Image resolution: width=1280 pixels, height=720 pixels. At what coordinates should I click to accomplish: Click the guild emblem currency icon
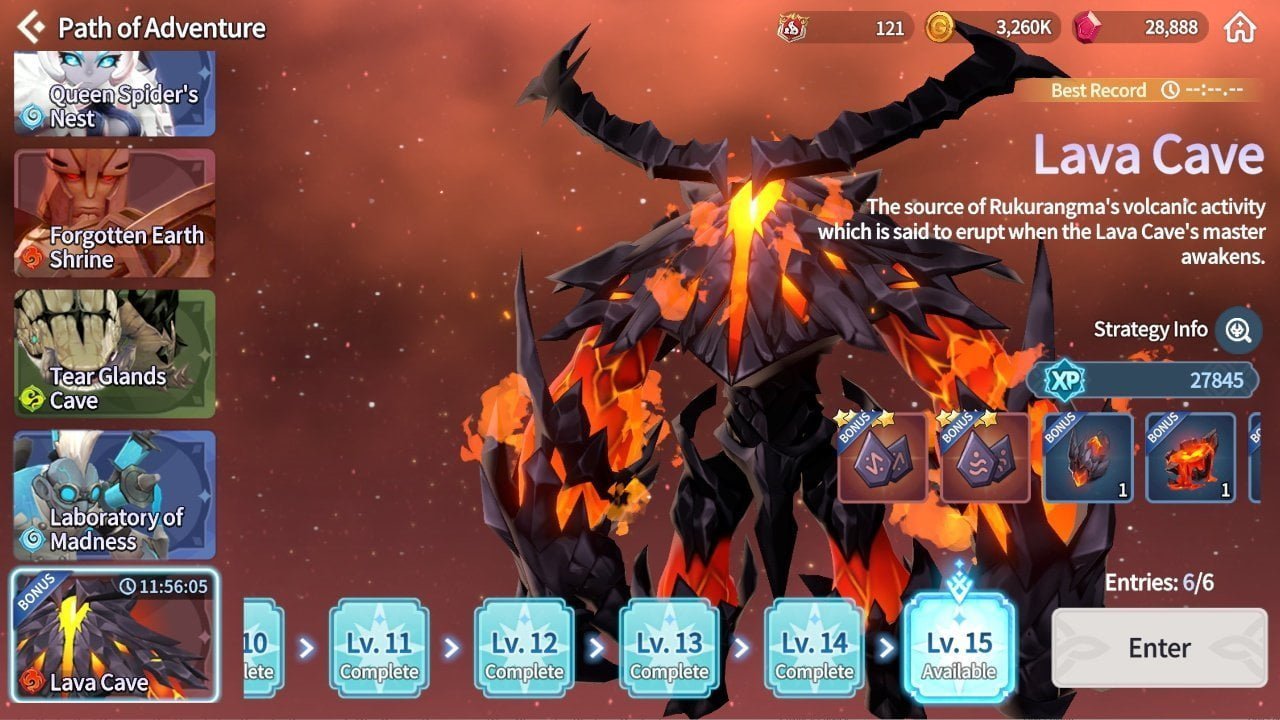tap(791, 28)
